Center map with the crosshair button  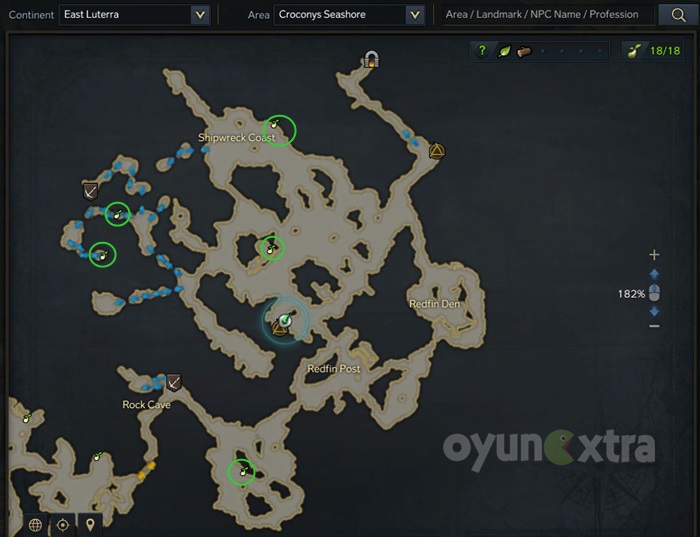click(63, 524)
